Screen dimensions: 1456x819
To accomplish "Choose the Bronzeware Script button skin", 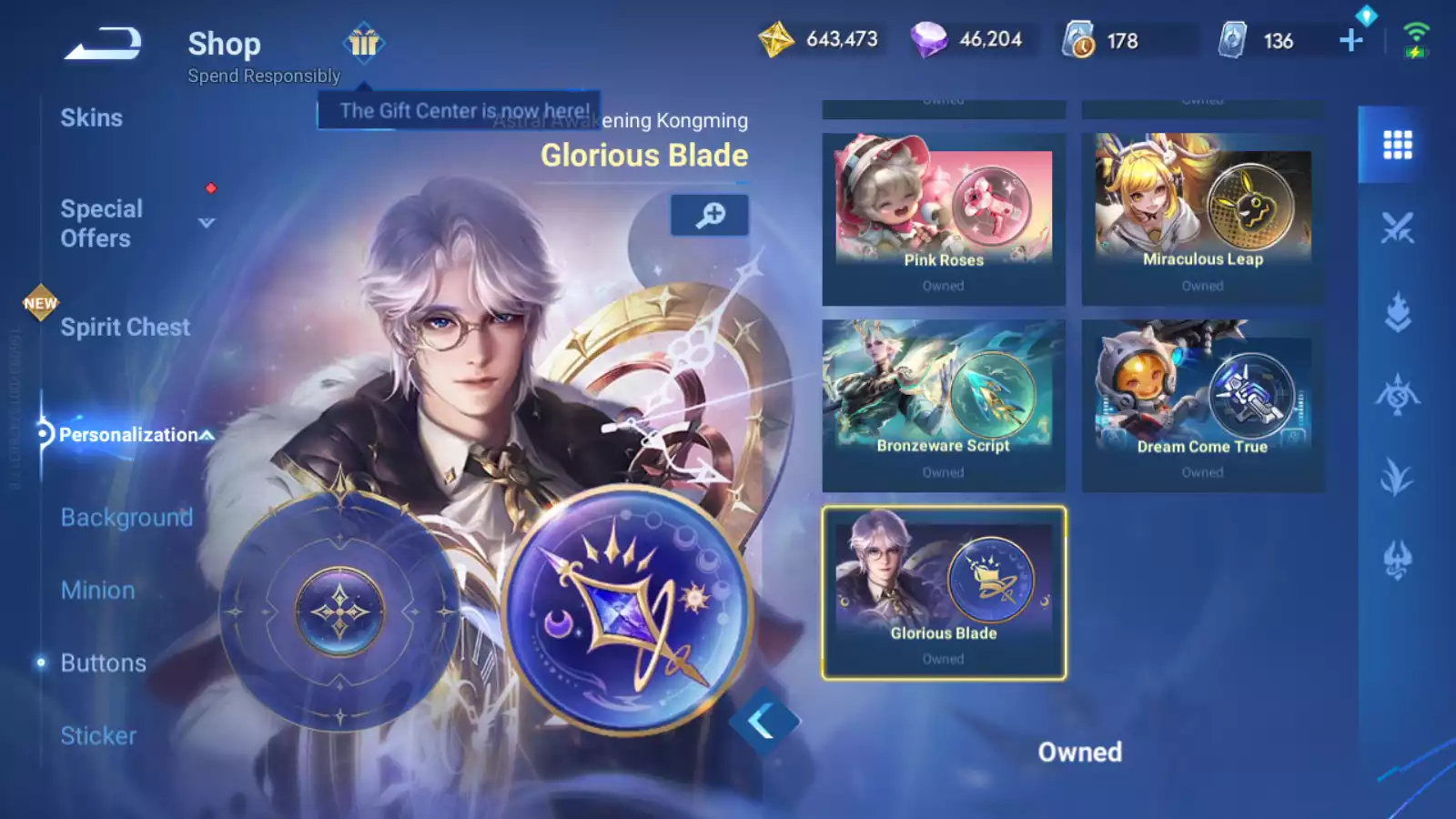I will point(944,406).
